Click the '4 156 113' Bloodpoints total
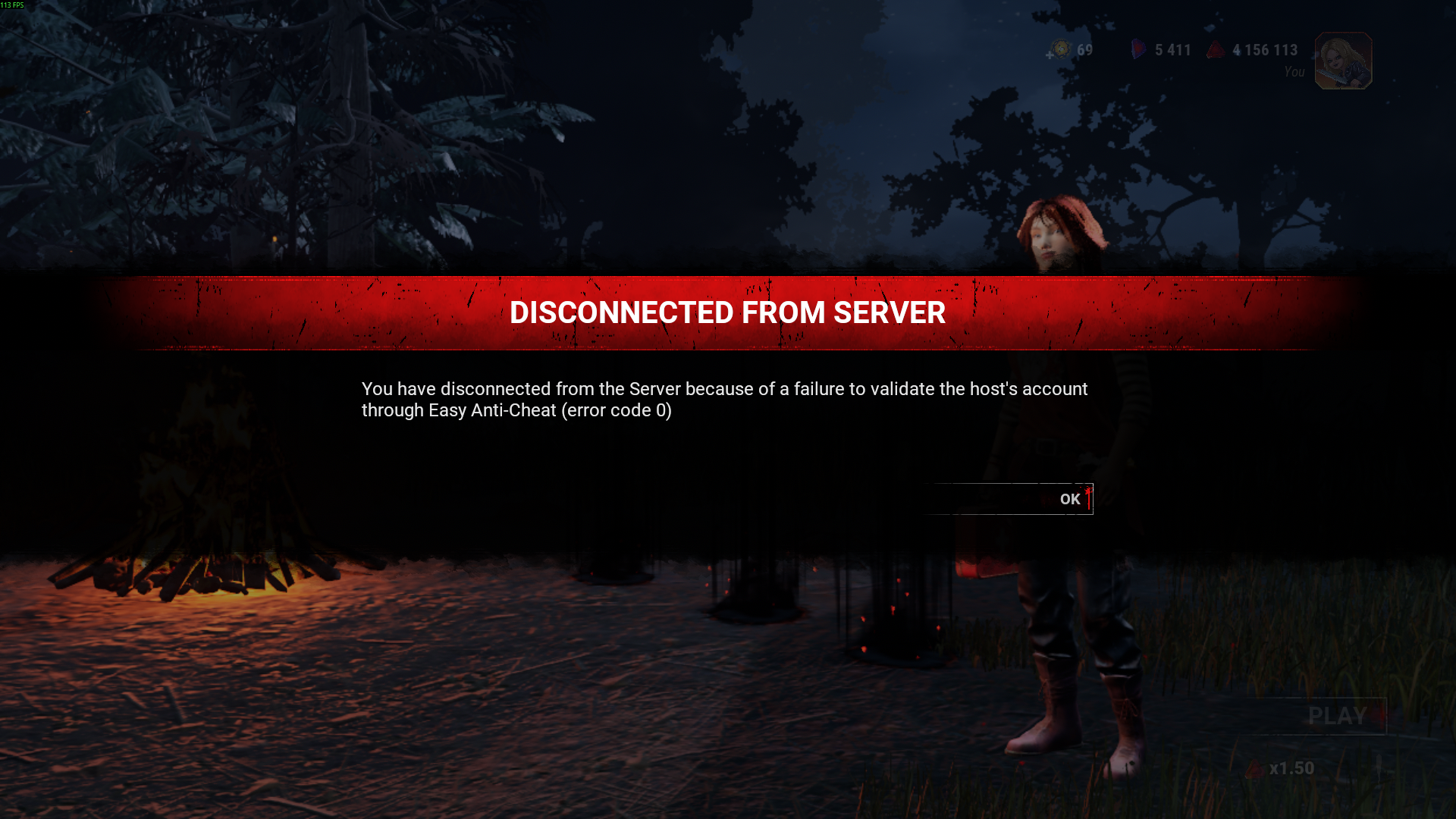Viewport: 1456px width, 819px height. coord(1265,50)
